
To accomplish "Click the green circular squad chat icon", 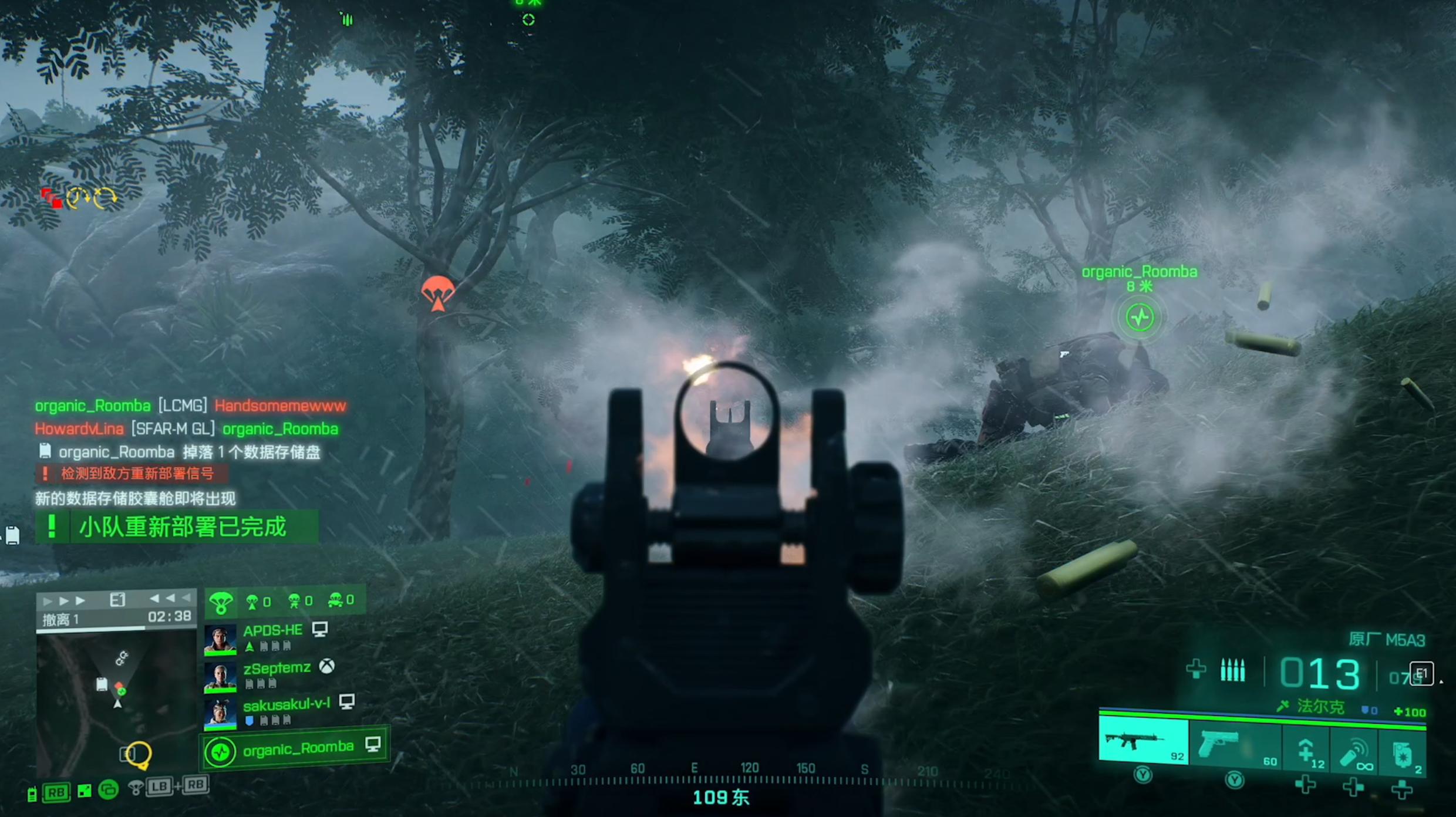I will 108,790.
